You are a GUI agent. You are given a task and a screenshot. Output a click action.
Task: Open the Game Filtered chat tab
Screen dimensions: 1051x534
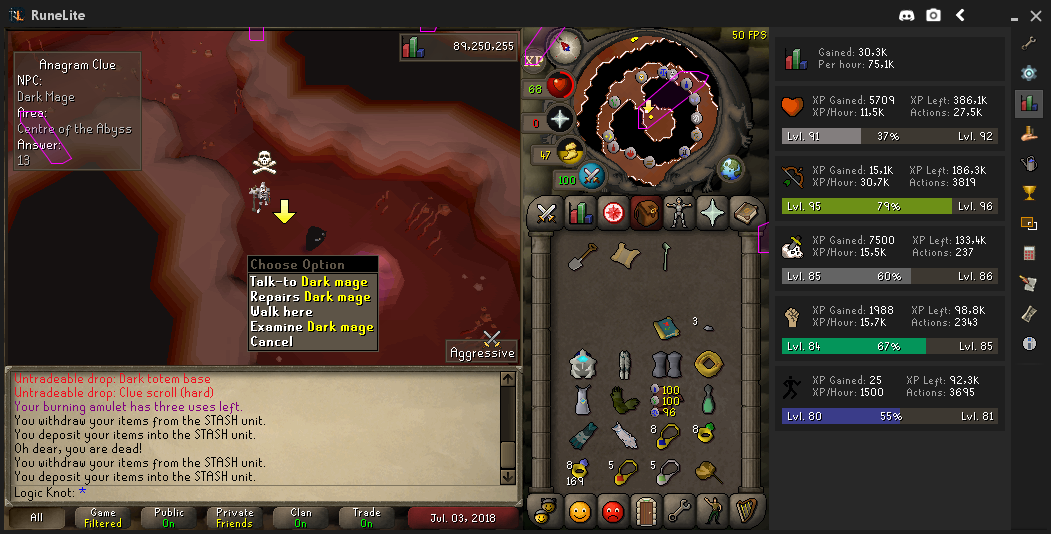[x=102, y=518]
